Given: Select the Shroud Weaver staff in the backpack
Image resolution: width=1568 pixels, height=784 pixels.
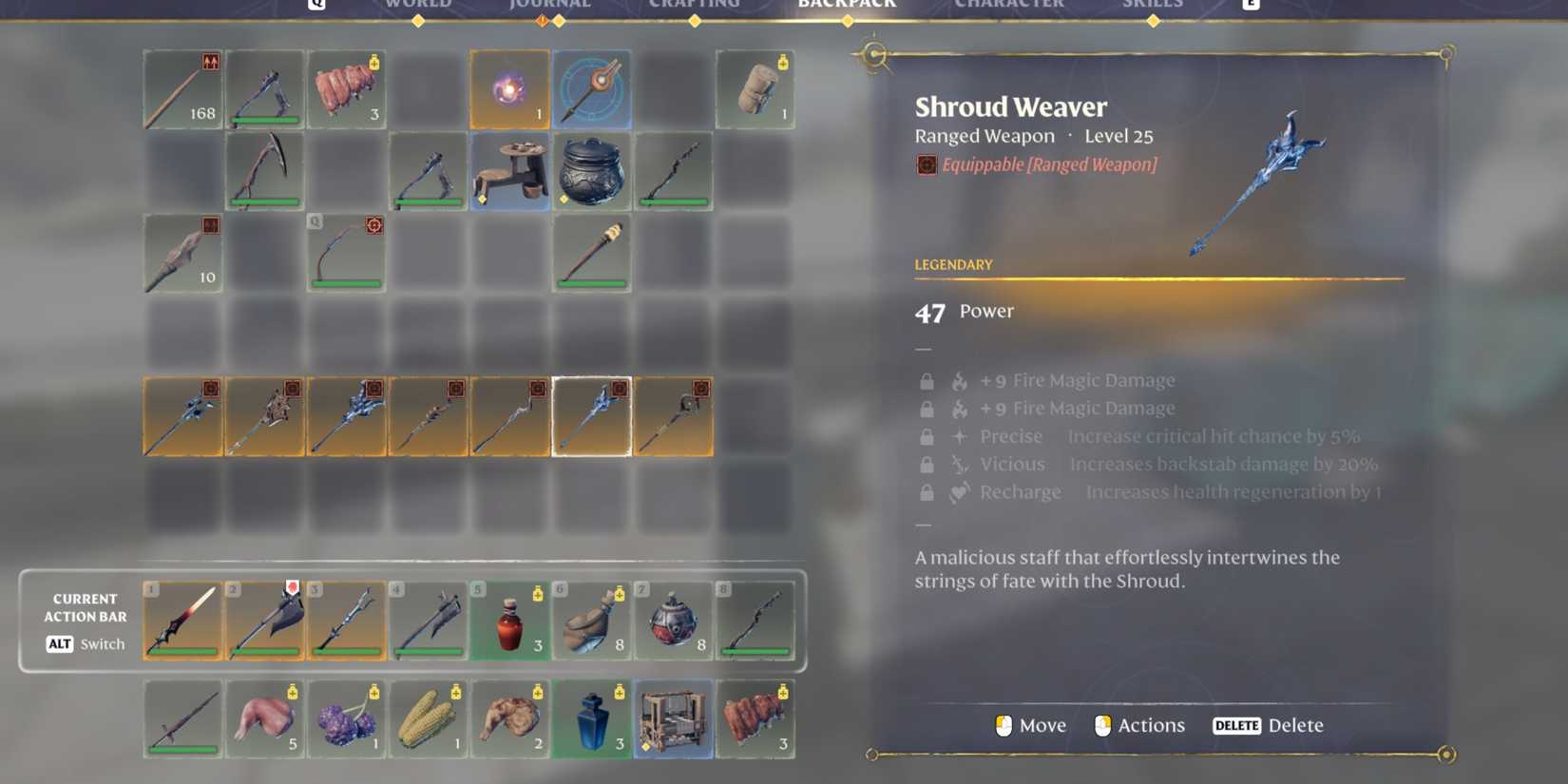Looking at the screenshot, I should [x=592, y=415].
